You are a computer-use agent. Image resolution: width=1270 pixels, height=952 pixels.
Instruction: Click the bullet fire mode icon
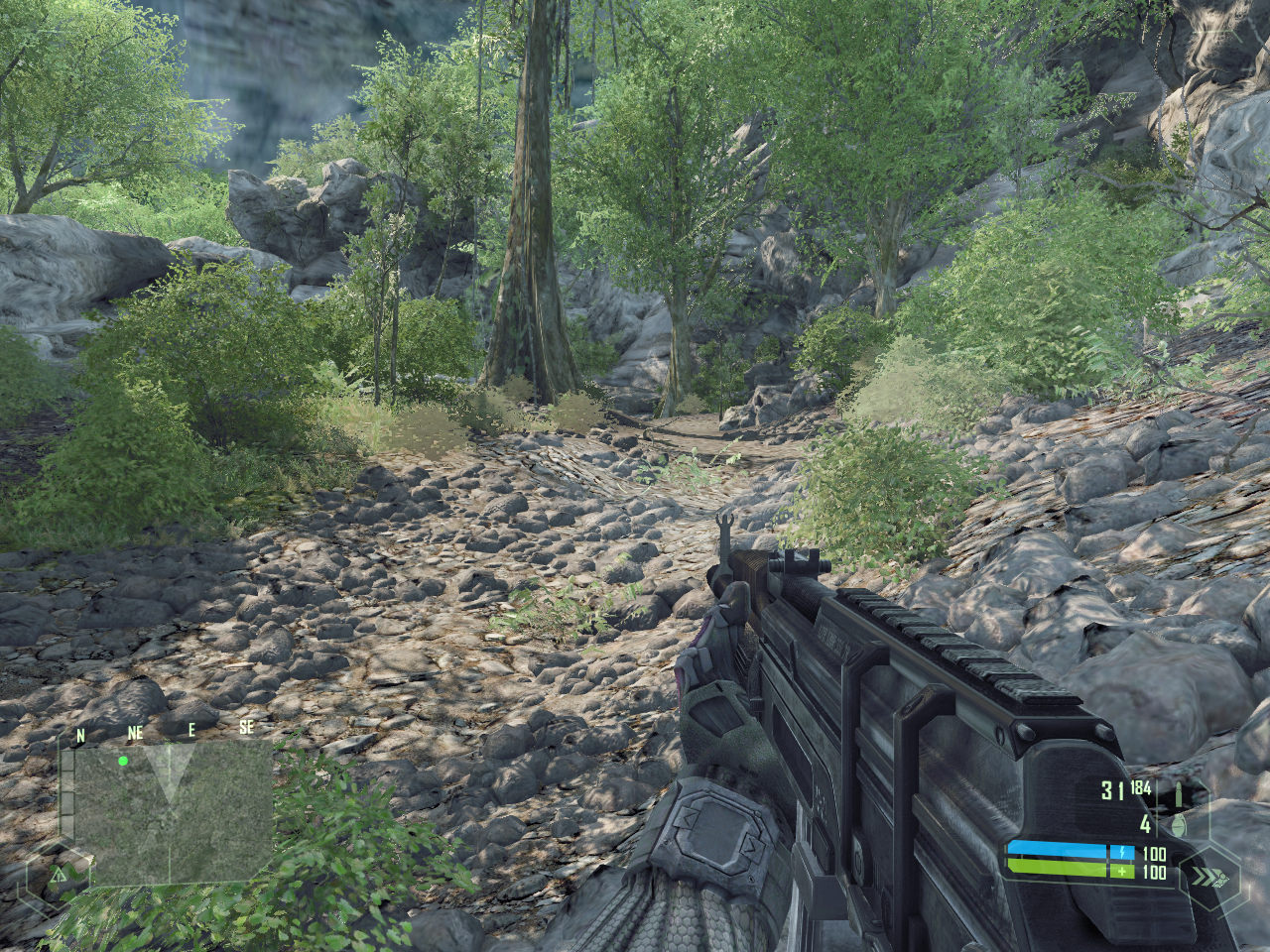pos(1180,794)
